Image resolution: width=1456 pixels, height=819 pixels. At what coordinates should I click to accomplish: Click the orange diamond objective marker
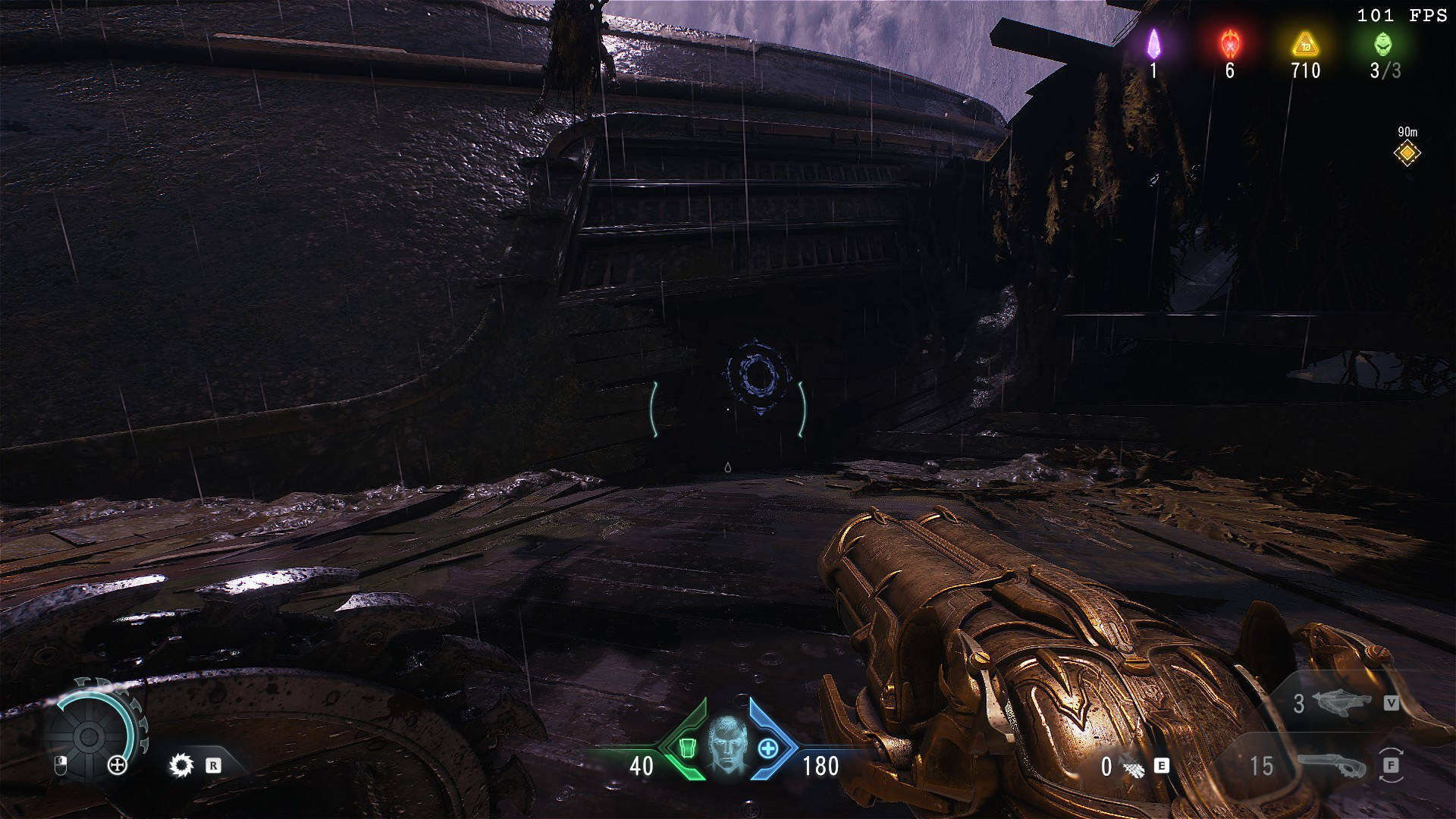pos(1407,153)
